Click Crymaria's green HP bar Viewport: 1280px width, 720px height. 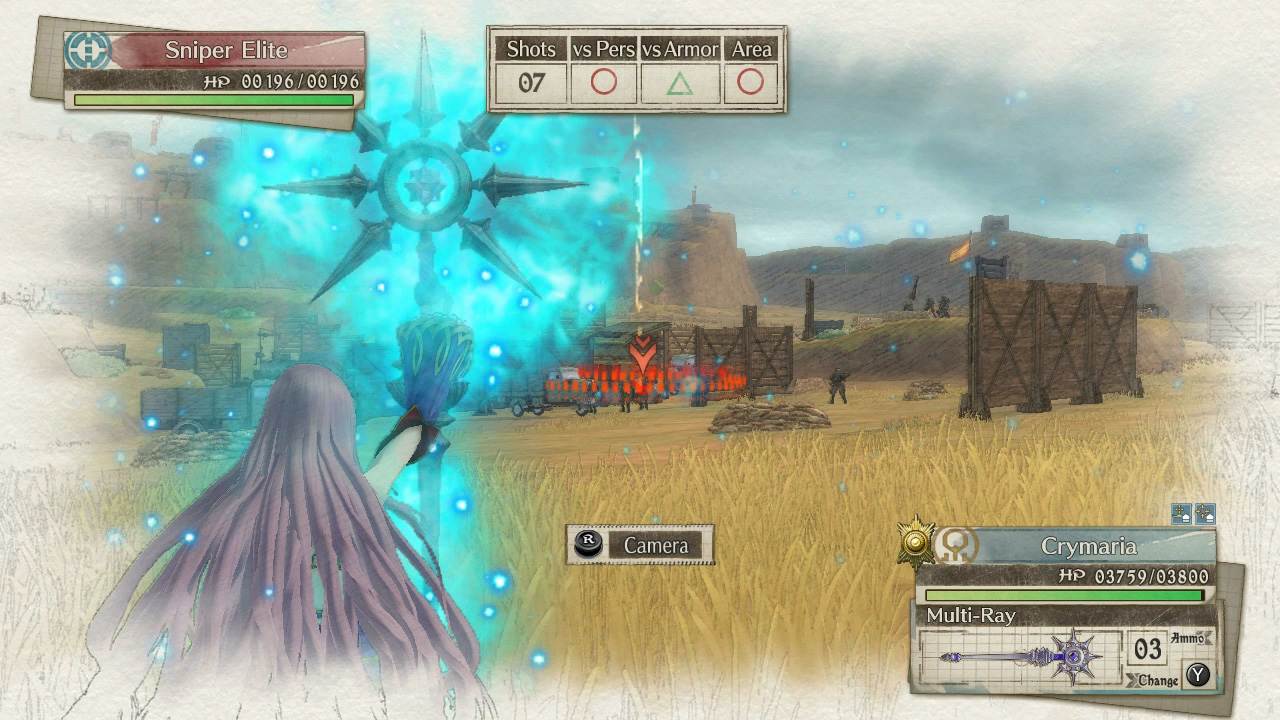pos(1060,597)
